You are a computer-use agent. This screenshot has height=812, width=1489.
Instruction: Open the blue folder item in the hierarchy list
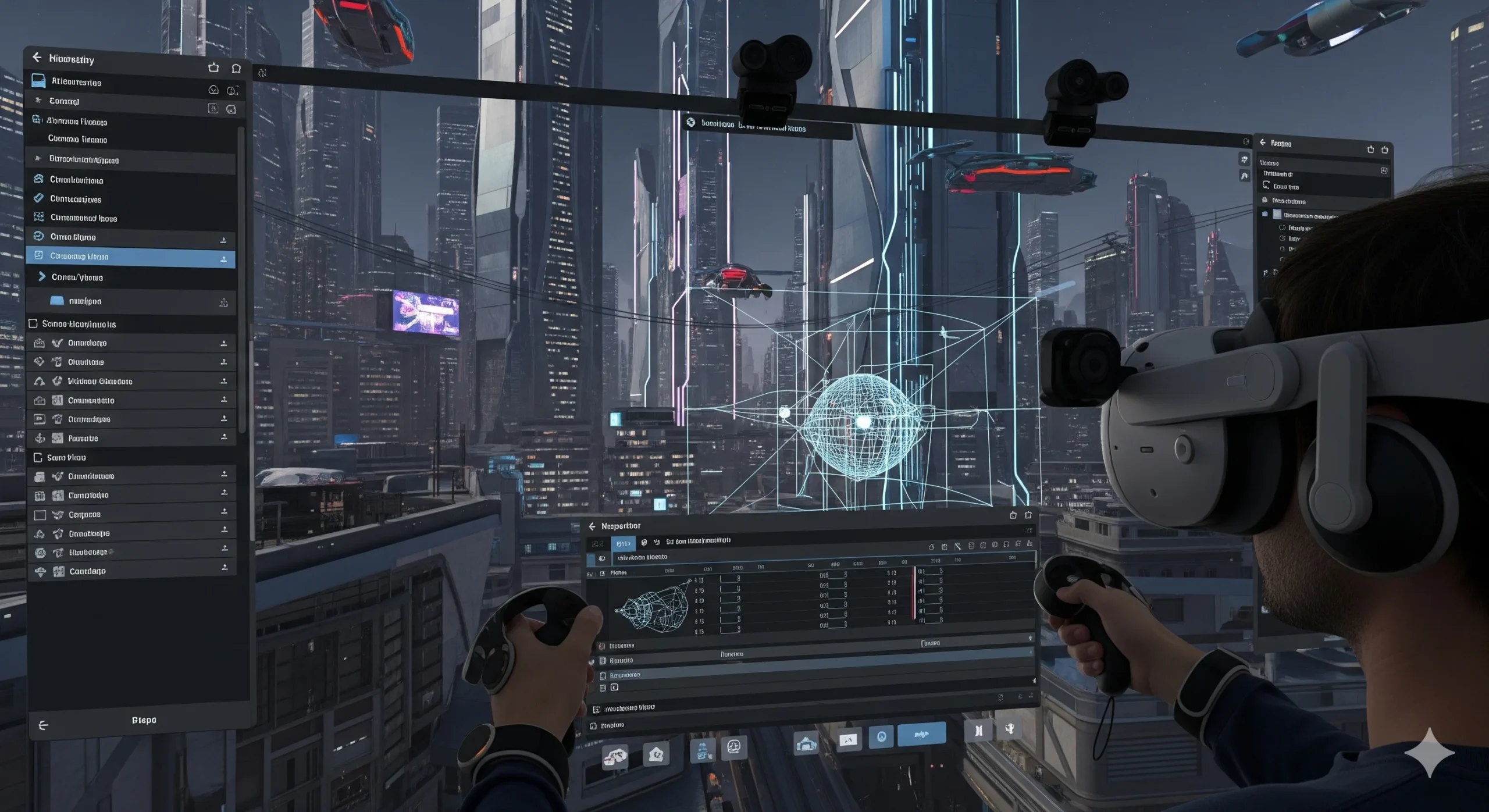point(57,301)
